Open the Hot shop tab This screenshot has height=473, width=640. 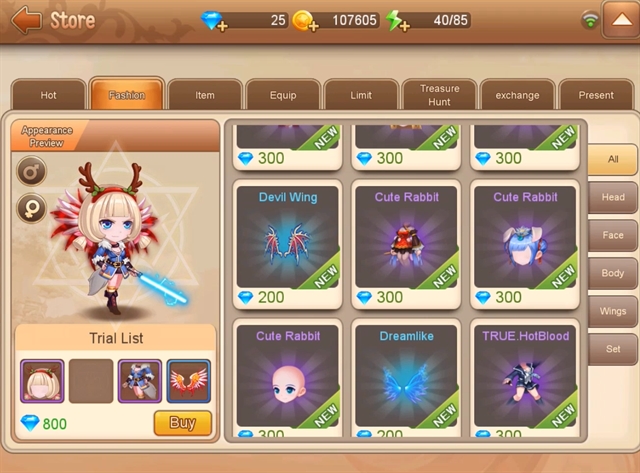point(48,95)
